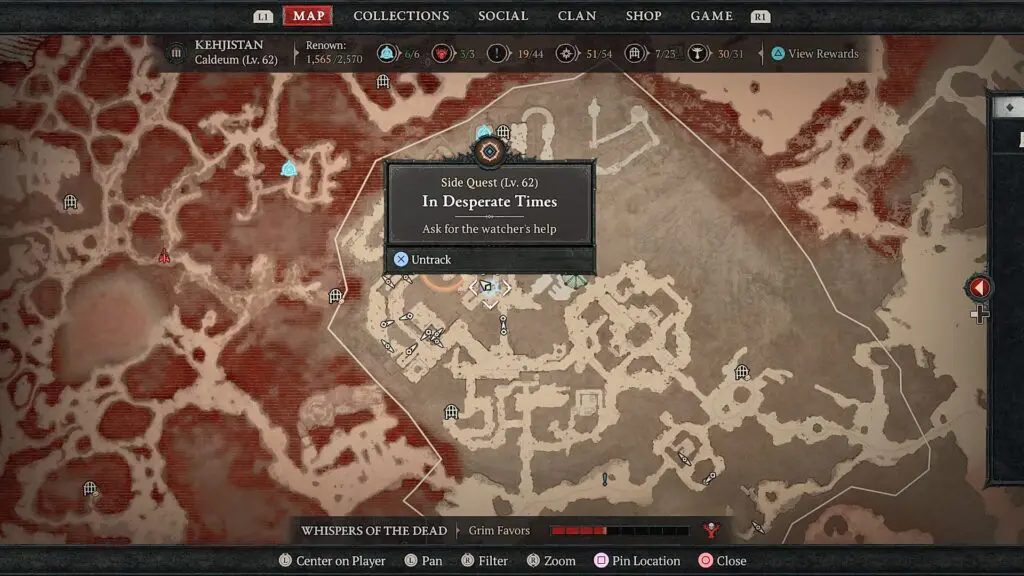Image resolution: width=1024 pixels, height=576 pixels.
Task: Switch to the Collections tab
Action: click(x=401, y=16)
